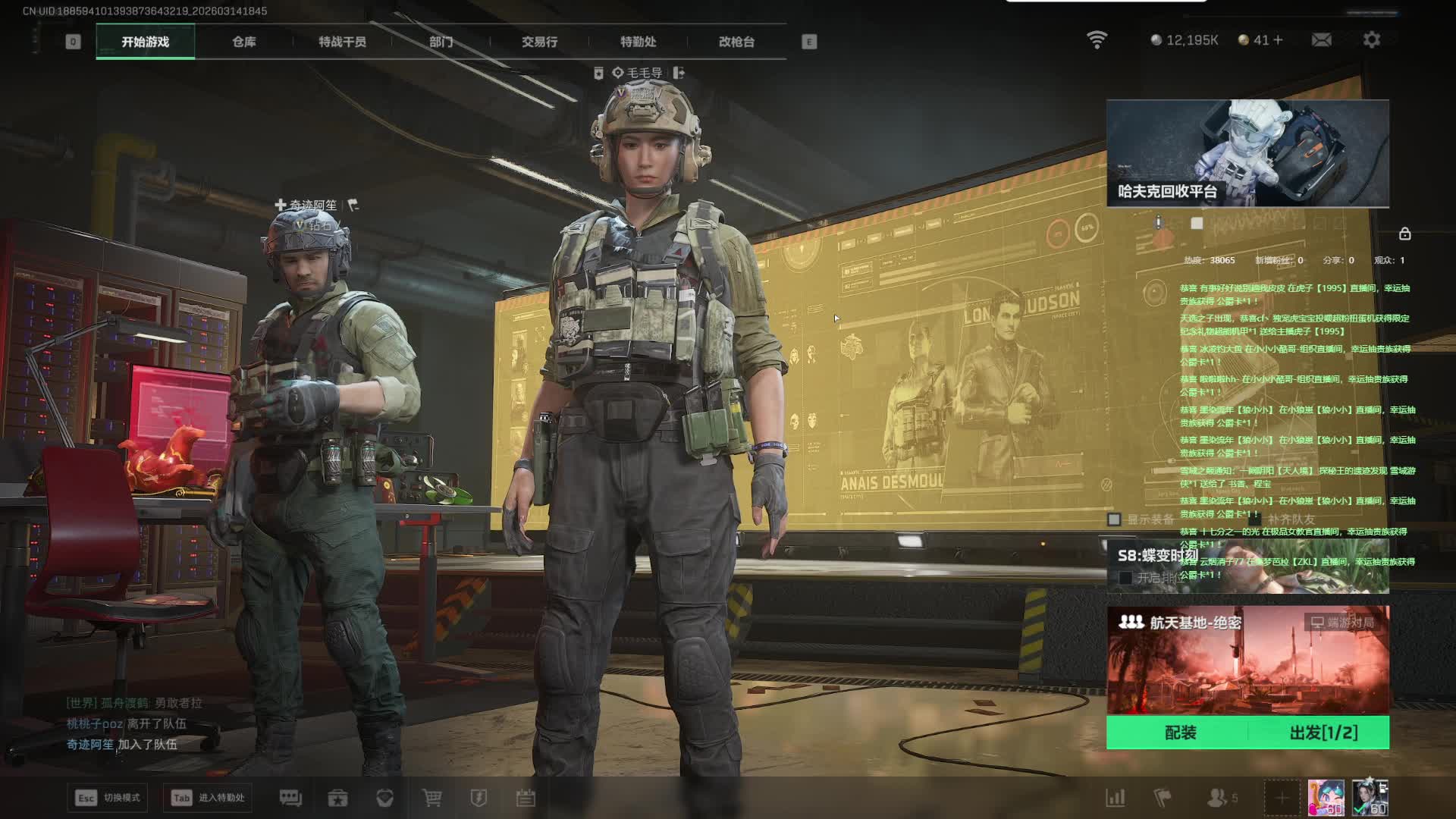The width and height of the screenshot is (1456, 819).
Task: Open the 特战干员 operators tab
Action: point(342,42)
